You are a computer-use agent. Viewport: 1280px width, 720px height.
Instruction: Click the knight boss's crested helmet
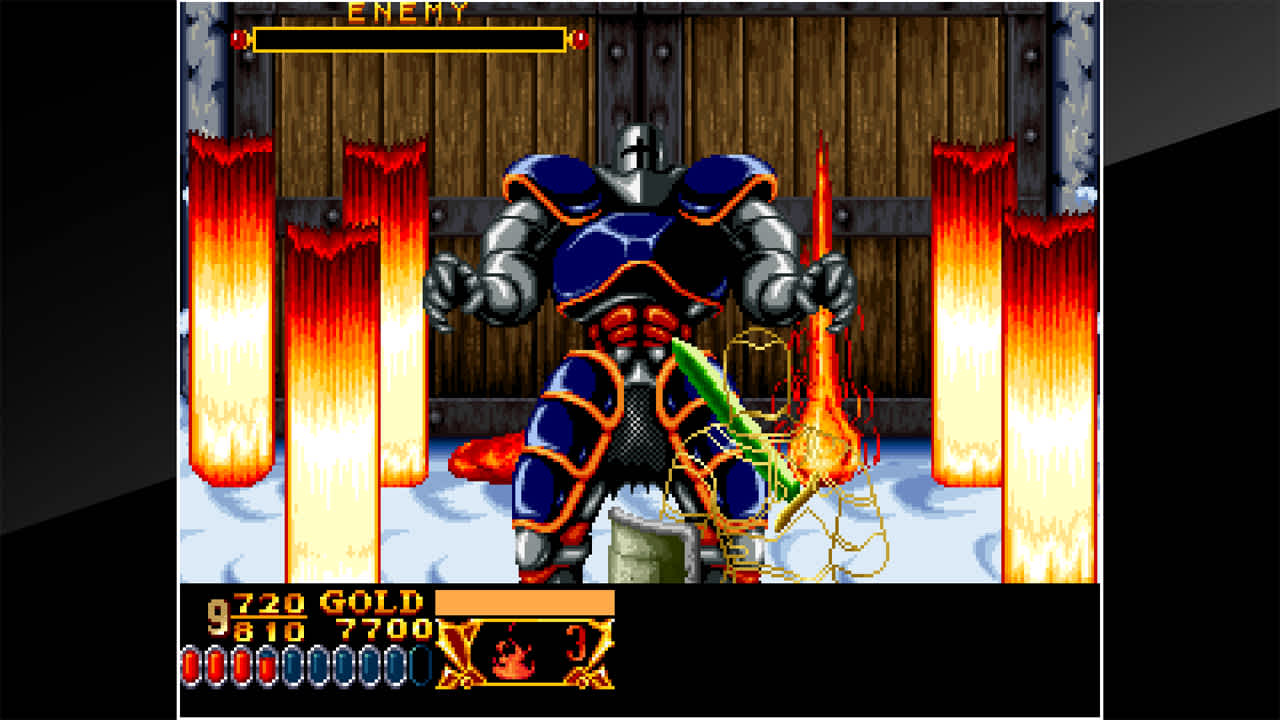click(x=641, y=148)
